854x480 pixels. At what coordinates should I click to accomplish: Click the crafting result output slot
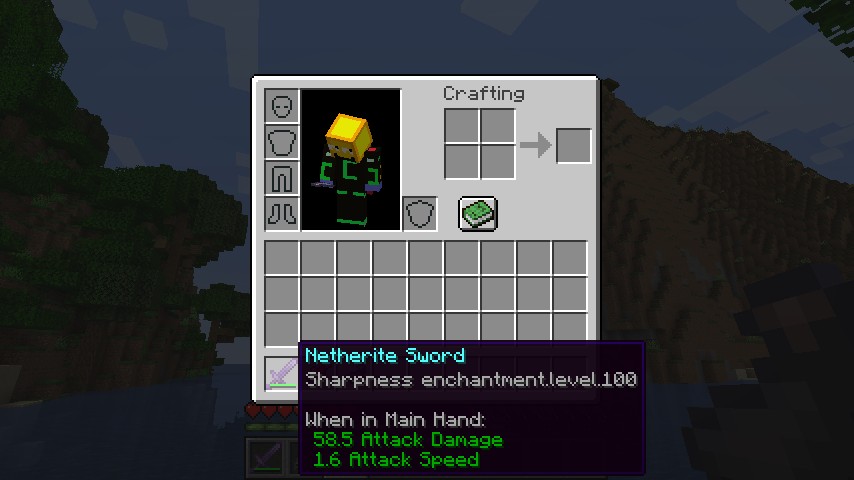pyautogui.click(x=573, y=146)
